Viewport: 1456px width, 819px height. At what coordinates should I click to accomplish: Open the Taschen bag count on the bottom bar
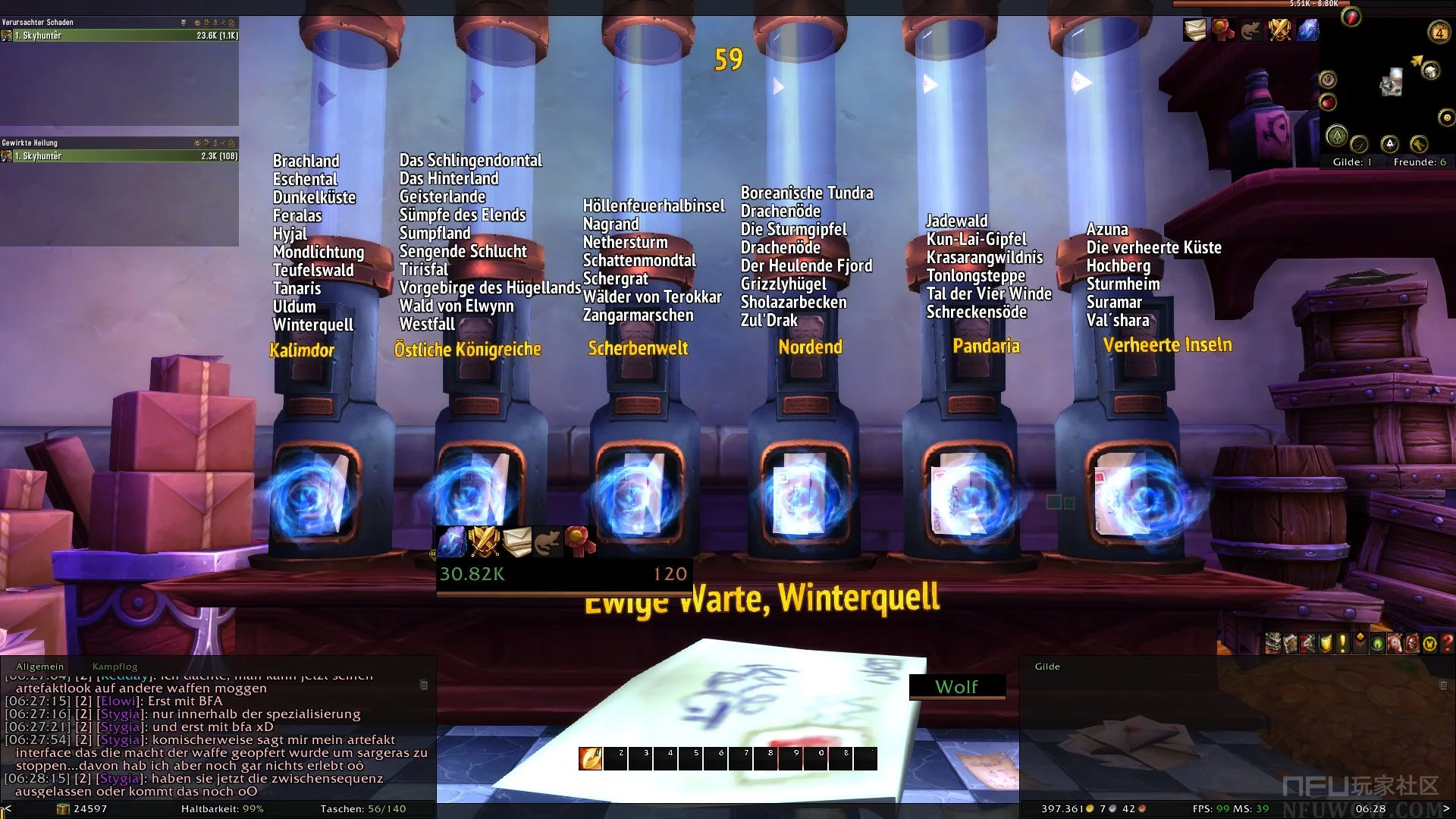pos(363,809)
